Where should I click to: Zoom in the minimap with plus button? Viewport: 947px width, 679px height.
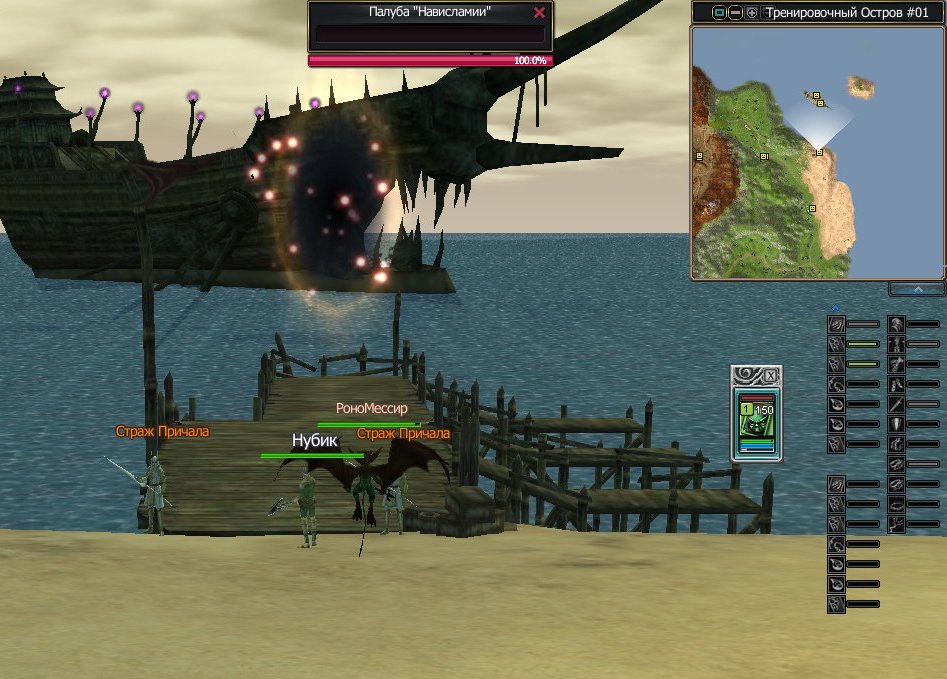point(752,13)
